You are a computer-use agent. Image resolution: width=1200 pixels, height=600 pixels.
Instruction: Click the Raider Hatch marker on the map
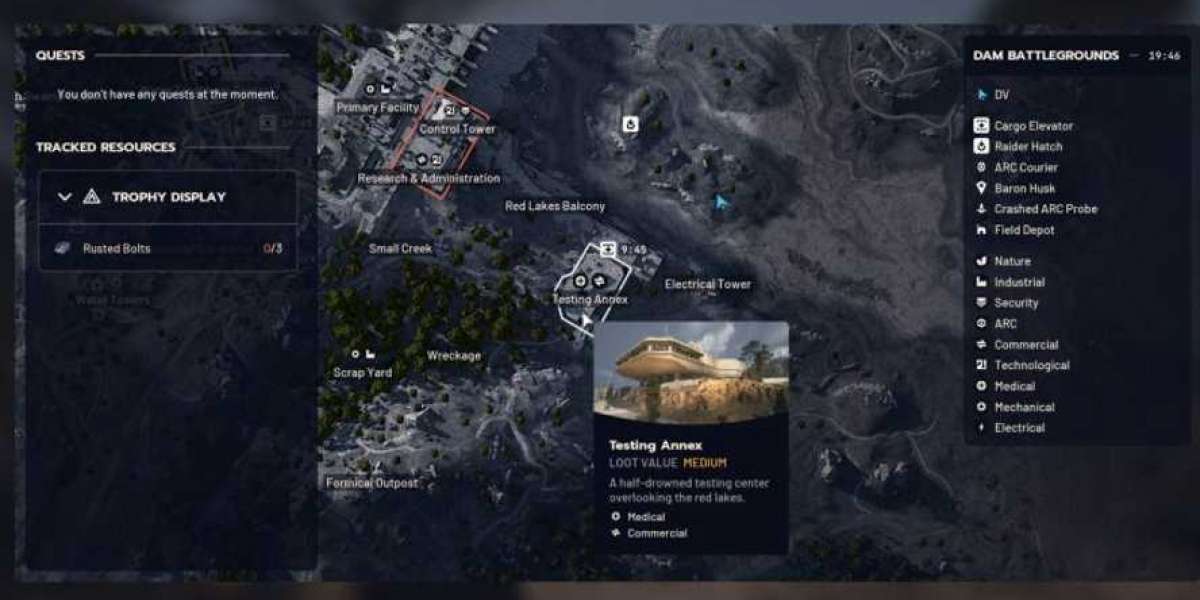pyautogui.click(x=630, y=124)
